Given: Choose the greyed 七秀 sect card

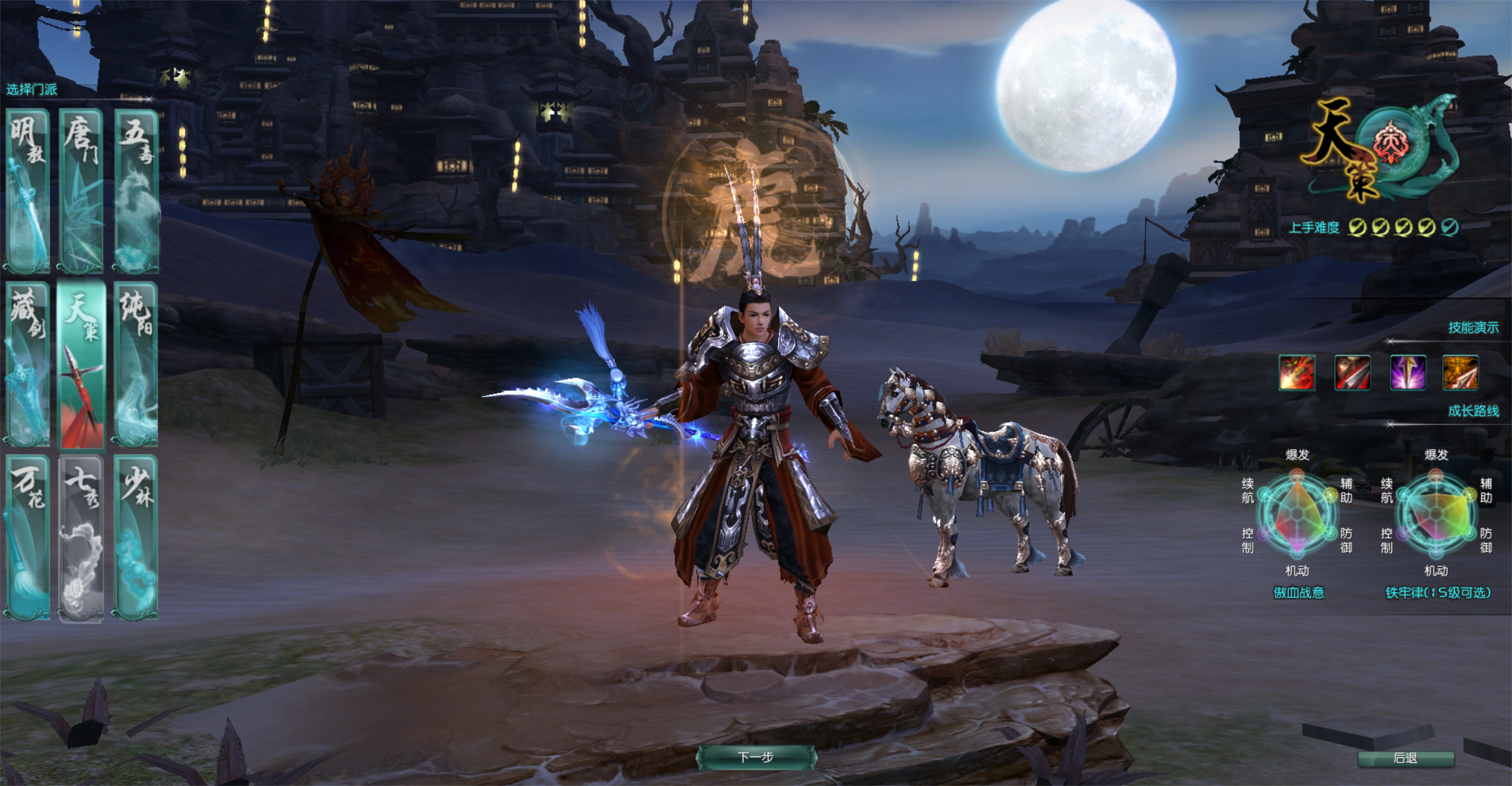Looking at the screenshot, I should coord(81,537).
